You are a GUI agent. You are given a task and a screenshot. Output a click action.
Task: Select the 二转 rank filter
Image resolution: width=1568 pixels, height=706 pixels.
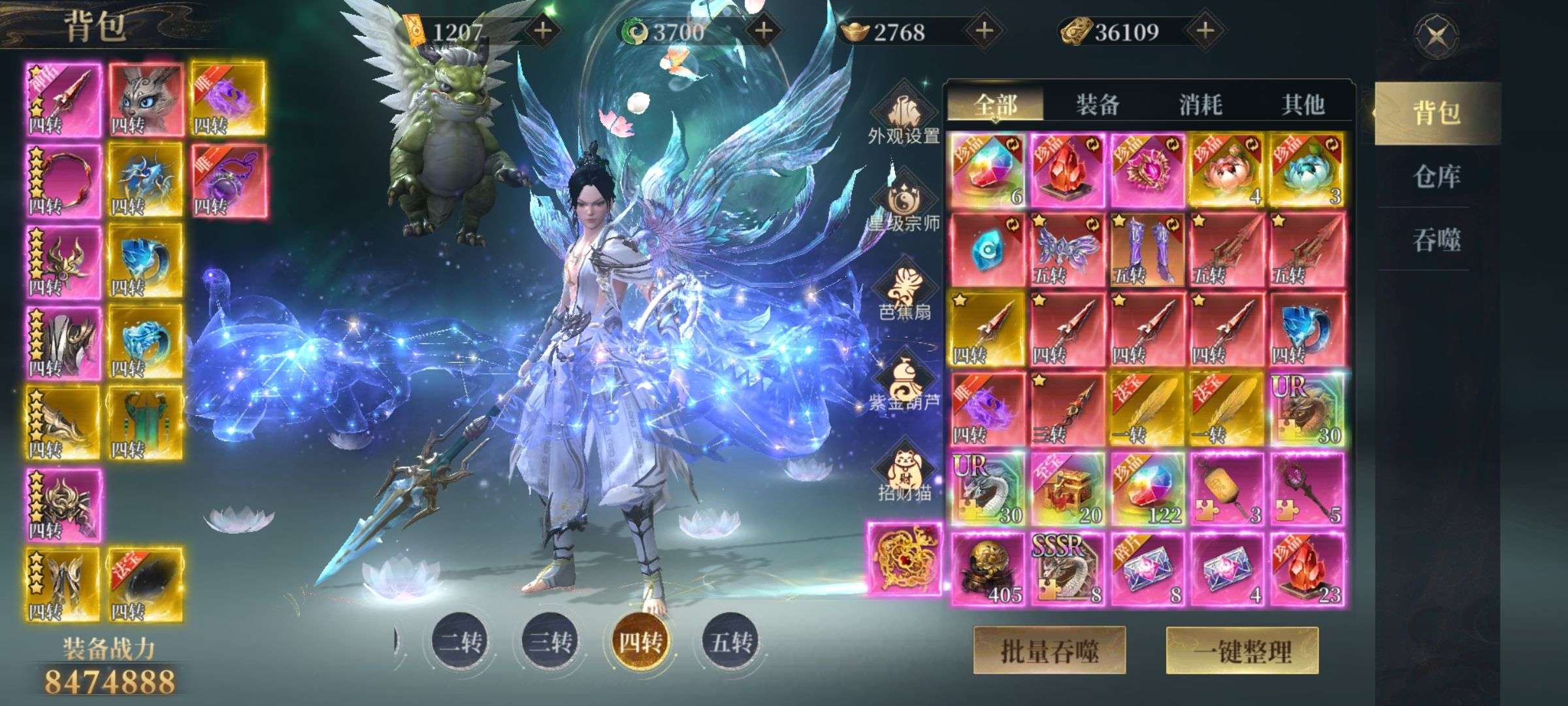pos(461,642)
